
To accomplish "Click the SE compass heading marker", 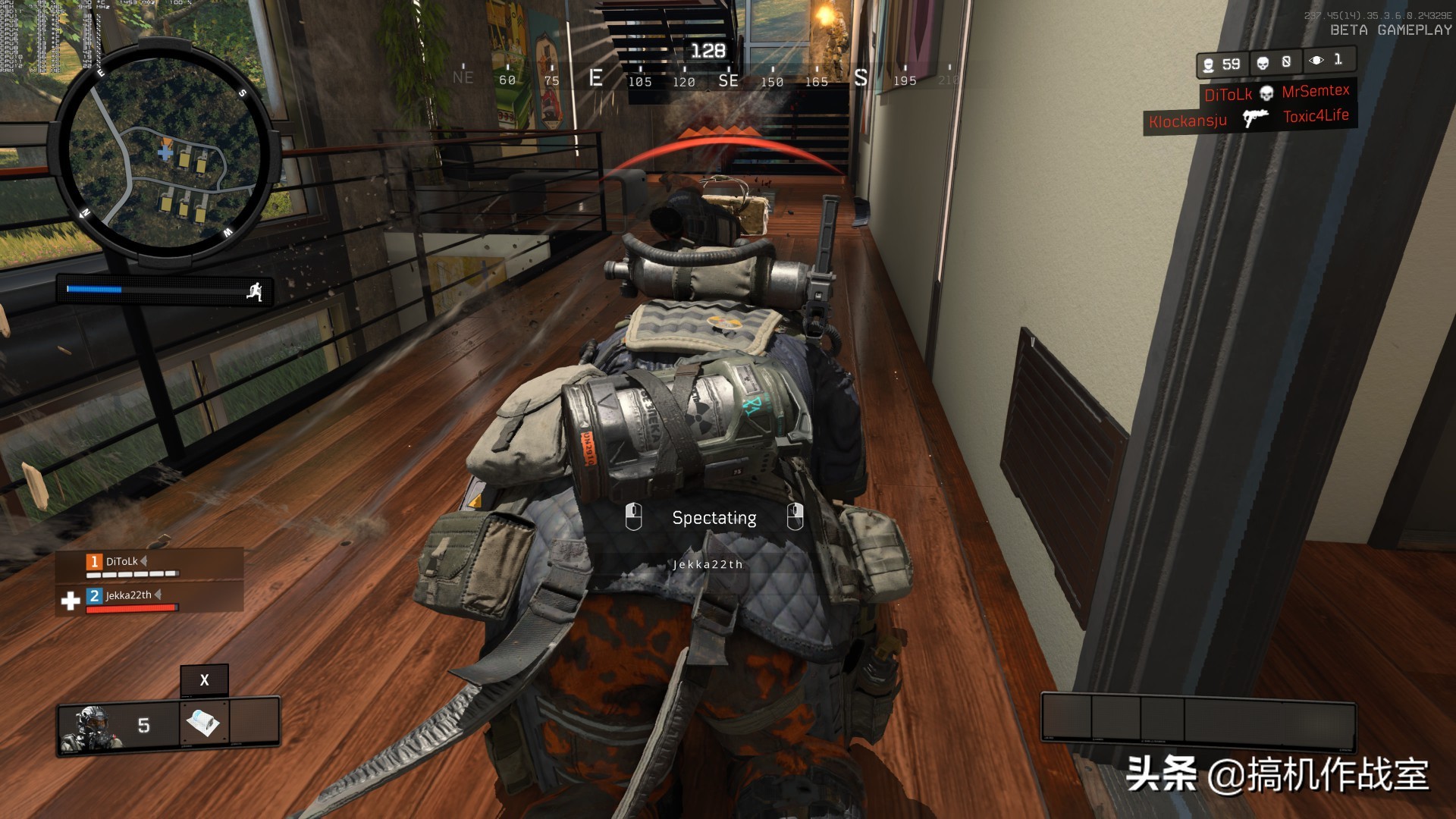I will click(x=728, y=80).
